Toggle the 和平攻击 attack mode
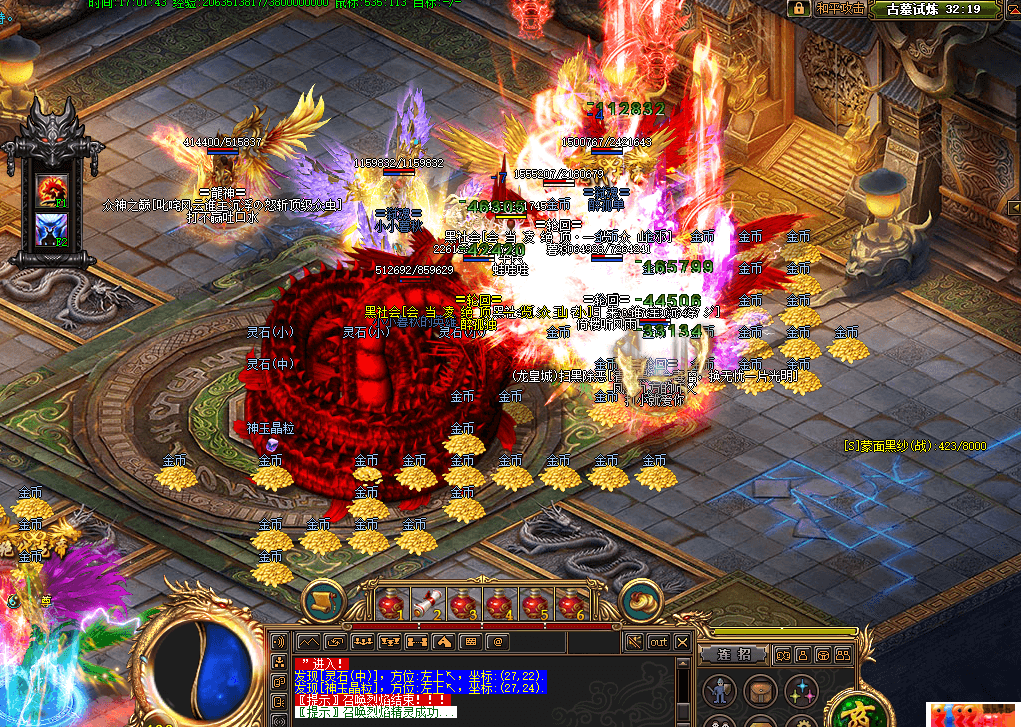The image size is (1021, 727). (x=839, y=8)
